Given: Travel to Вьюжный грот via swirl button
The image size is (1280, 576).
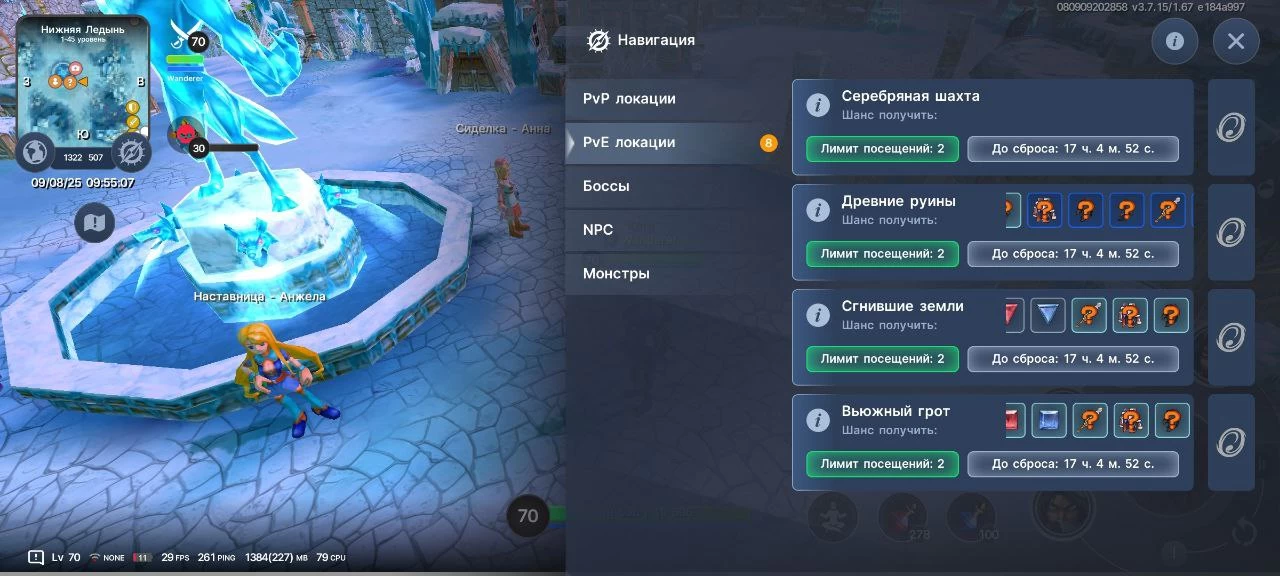Looking at the screenshot, I should coord(1230,442).
